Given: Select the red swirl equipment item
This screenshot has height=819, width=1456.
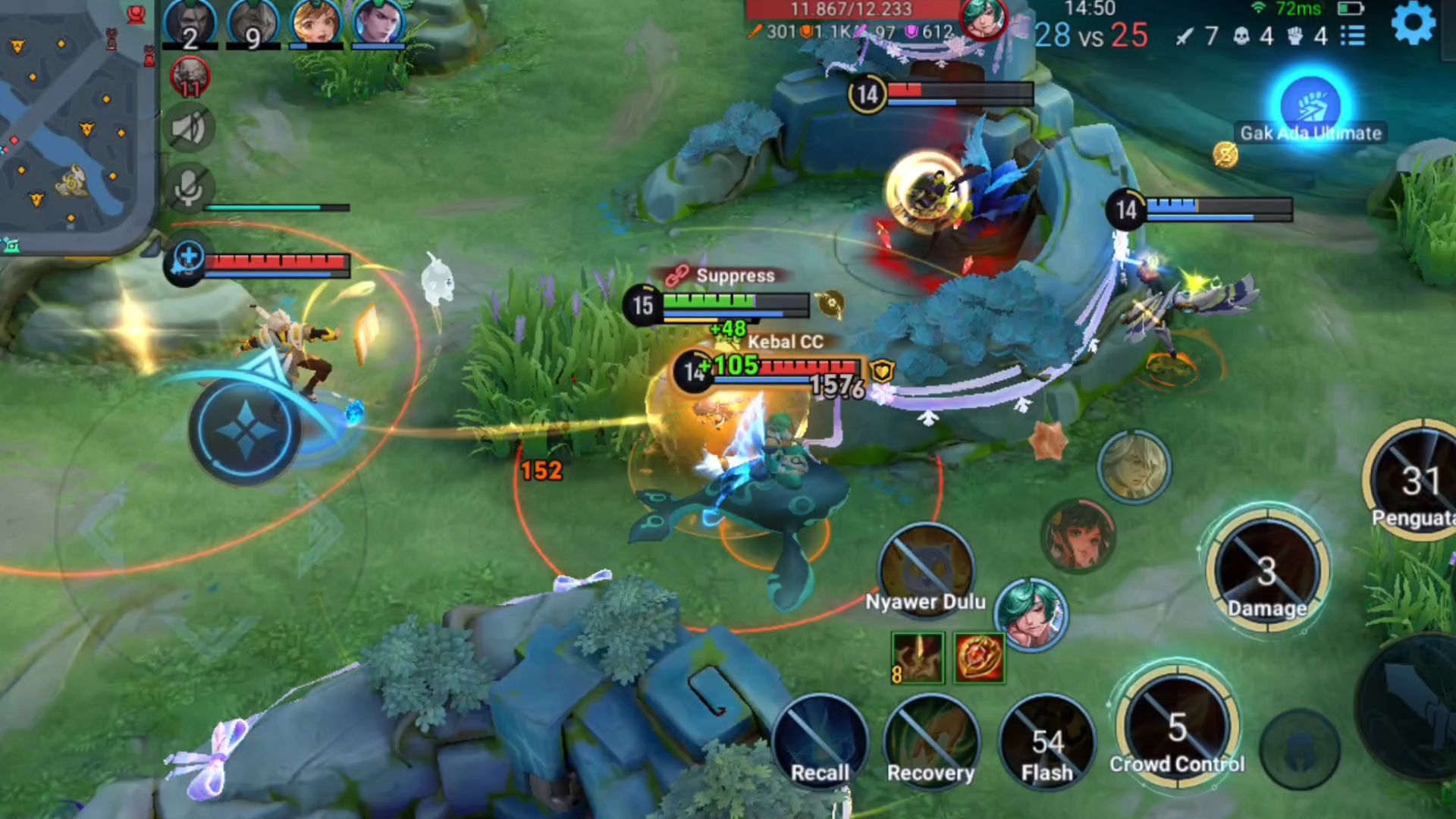Looking at the screenshot, I should (x=979, y=657).
